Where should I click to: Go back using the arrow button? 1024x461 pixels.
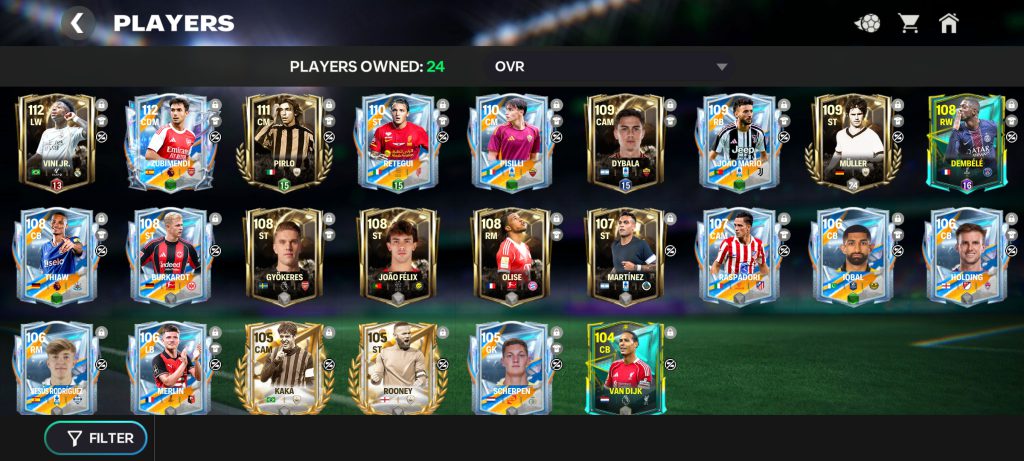78,23
